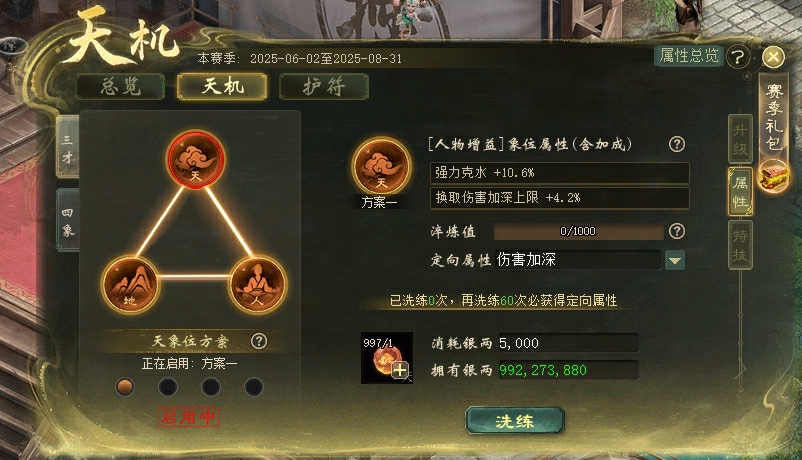
Task: Open the 护符 tab
Action: pyautogui.click(x=323, y=86)
